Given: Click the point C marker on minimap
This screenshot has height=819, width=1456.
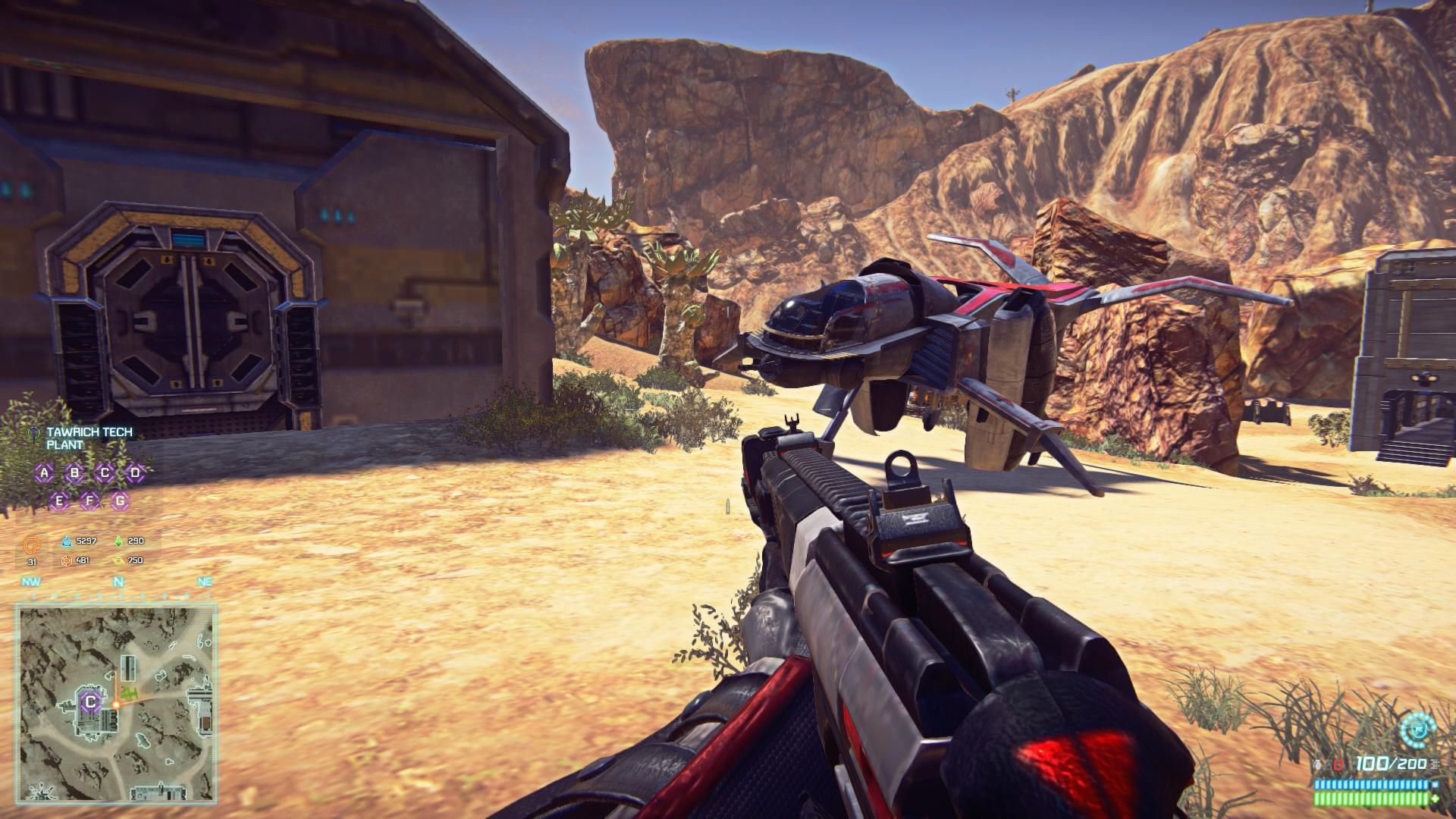Looking at the screenshot, I should pos(90,702).
